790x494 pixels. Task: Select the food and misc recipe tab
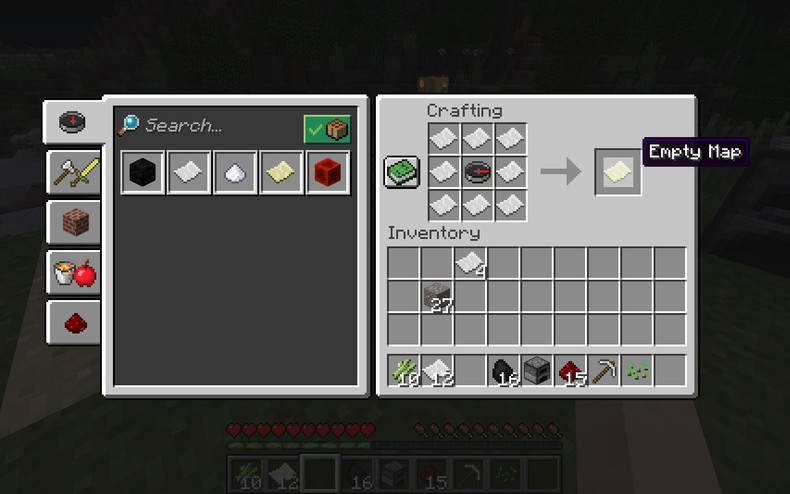point(75,272)
